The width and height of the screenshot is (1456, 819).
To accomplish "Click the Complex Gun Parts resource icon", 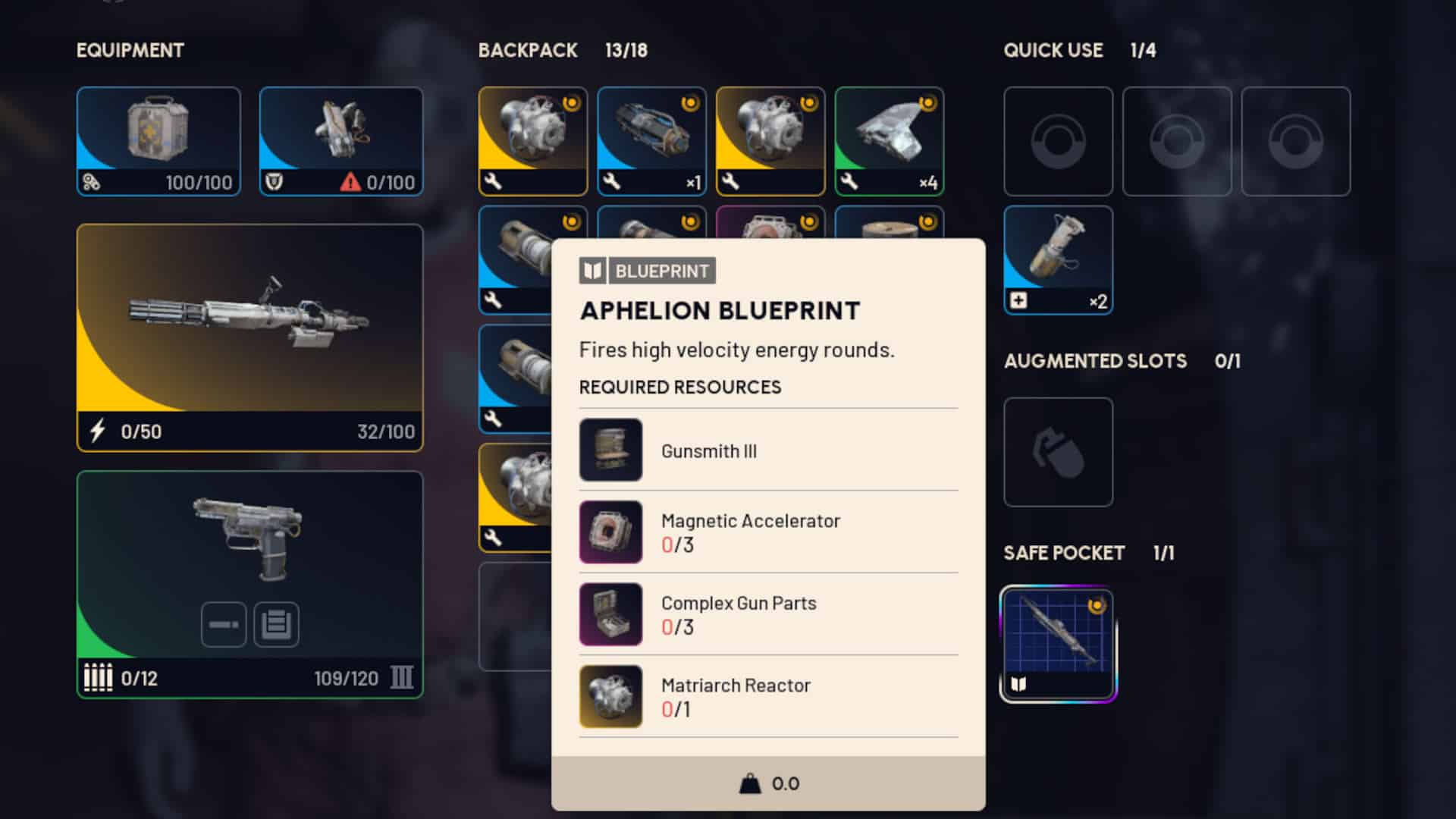I will tap(611, 614).
